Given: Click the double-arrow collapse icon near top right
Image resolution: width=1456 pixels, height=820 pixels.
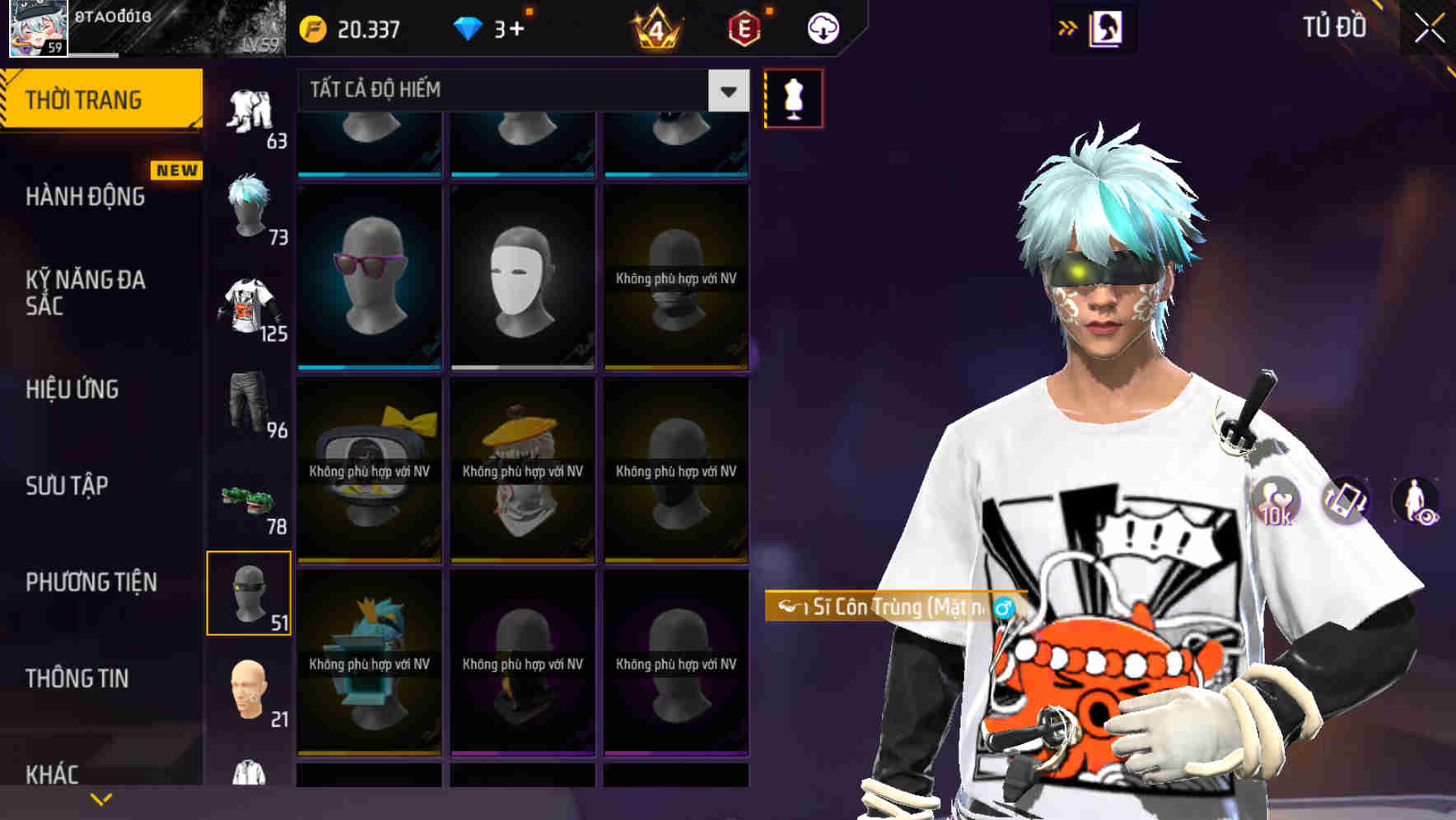Looking at the screenshot, I should pyautogui.click(x=1066, y=27).
